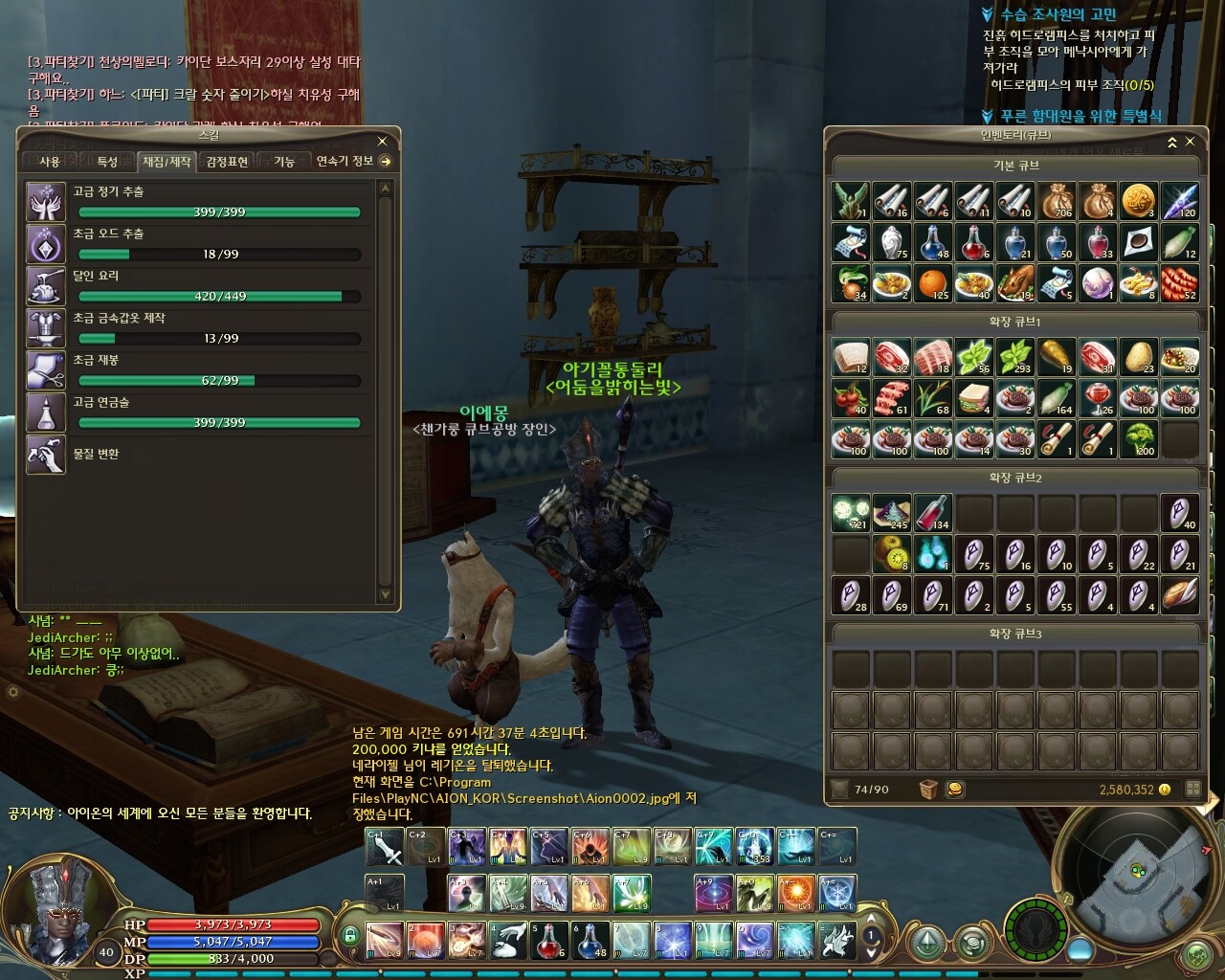Expand the 수습 조사원의 고민 quest tracker entry
The width and height of the screenshot is (1225, 980).
tap(989, 14)
